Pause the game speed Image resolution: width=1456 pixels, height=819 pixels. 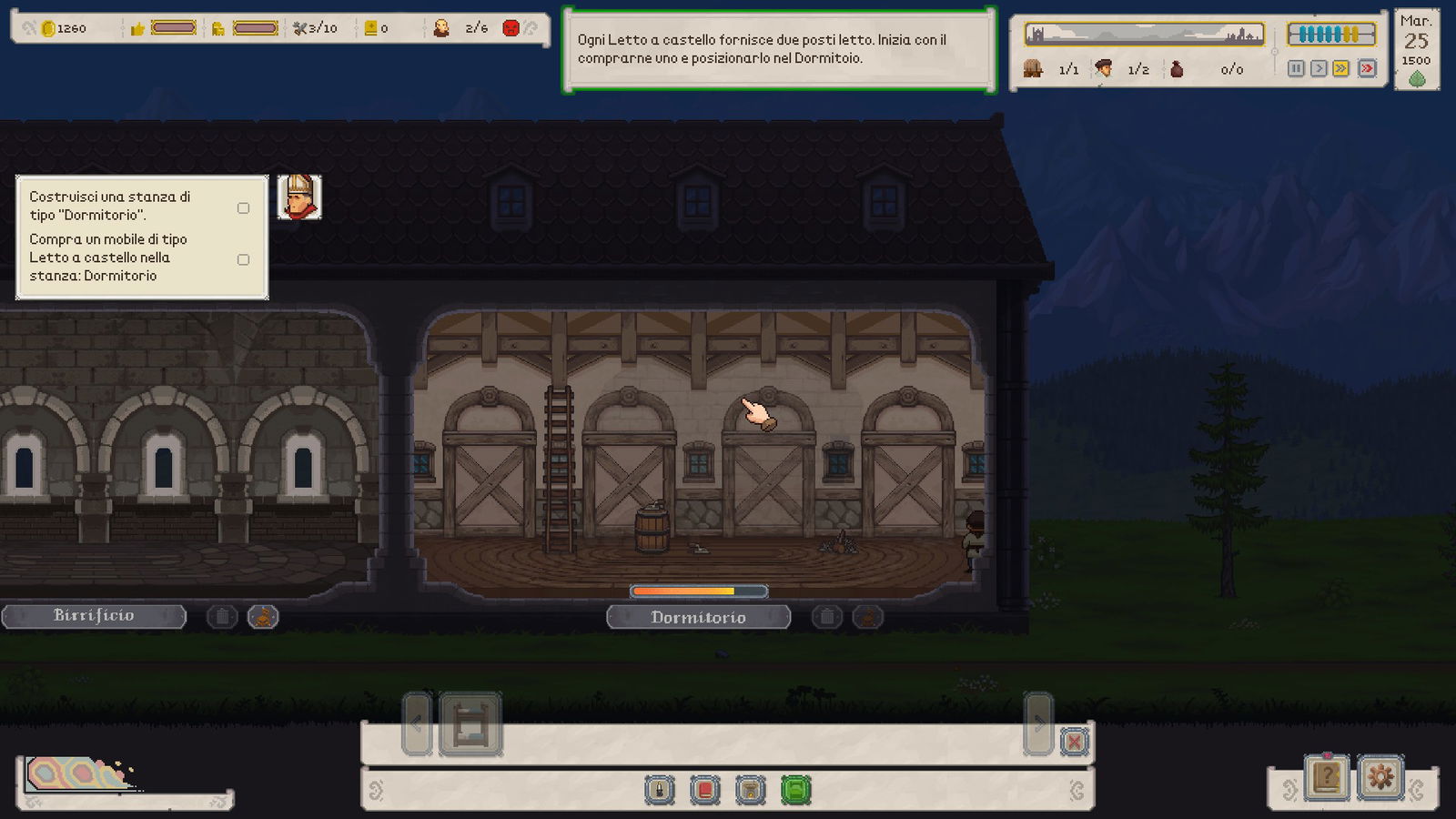pos(1296,68)
